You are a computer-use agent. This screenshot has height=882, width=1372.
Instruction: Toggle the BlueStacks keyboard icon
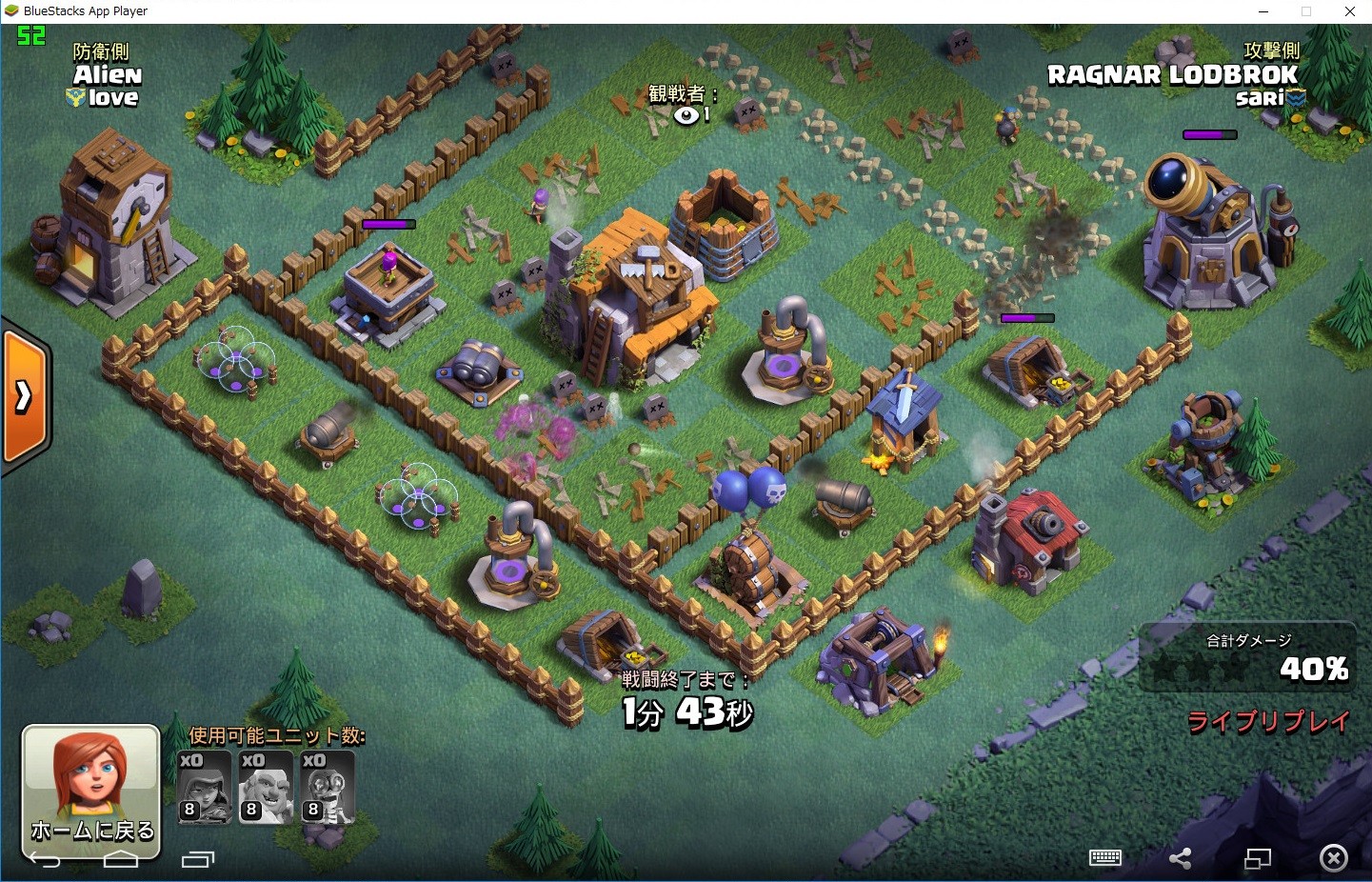1104,858
